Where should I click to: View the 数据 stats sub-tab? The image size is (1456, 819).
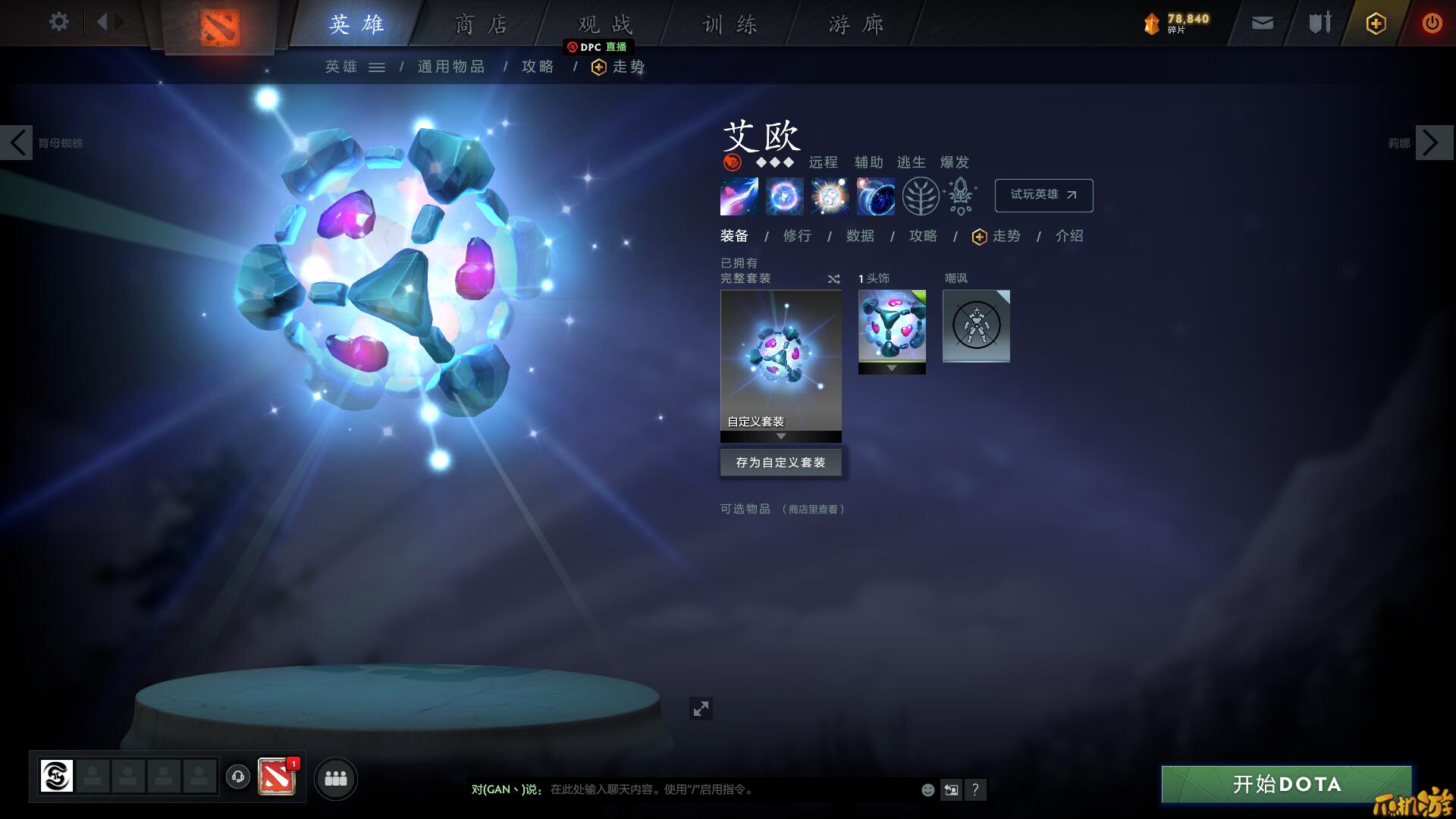(x=860, y=236)
